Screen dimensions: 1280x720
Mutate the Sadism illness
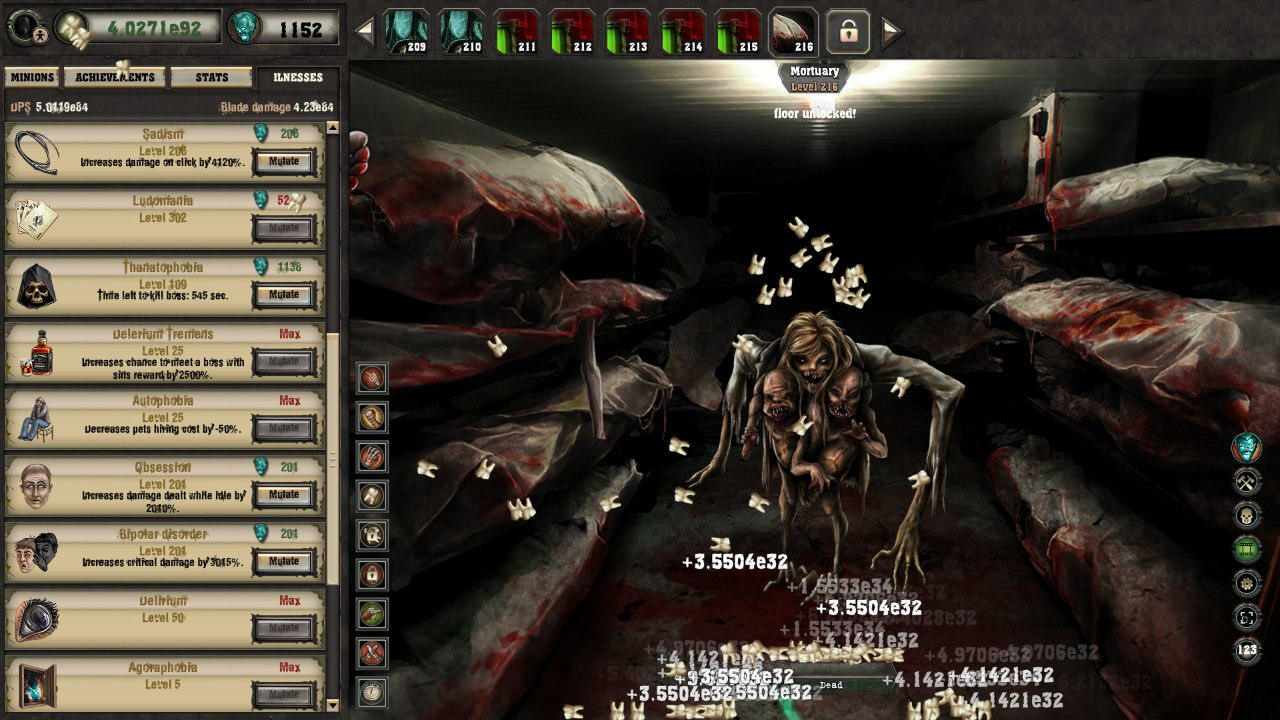[284, 162]
